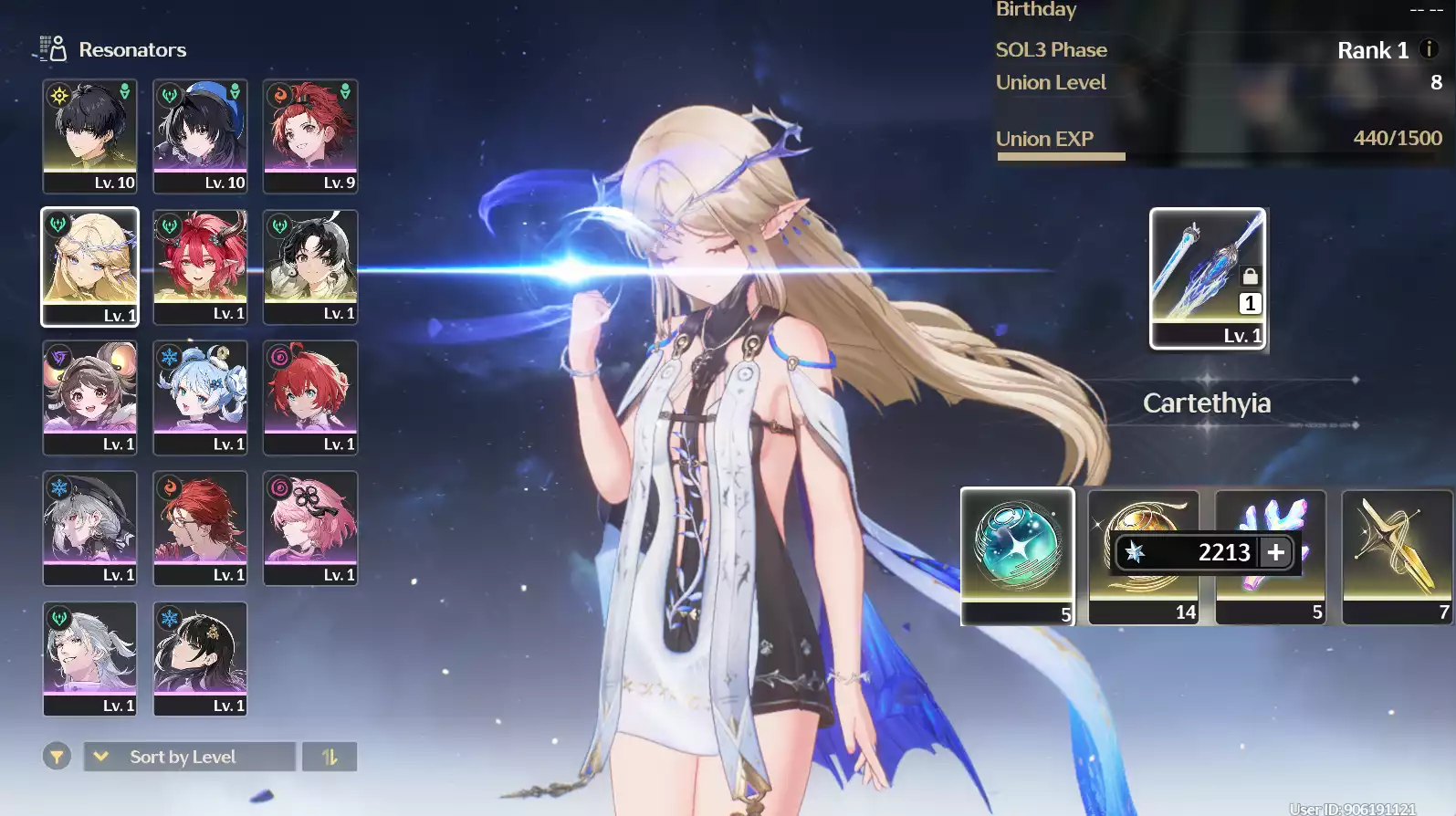Toggle the sort order arrows button
The height and width of the screenshot is (816, 1456).
coord(330,757)
